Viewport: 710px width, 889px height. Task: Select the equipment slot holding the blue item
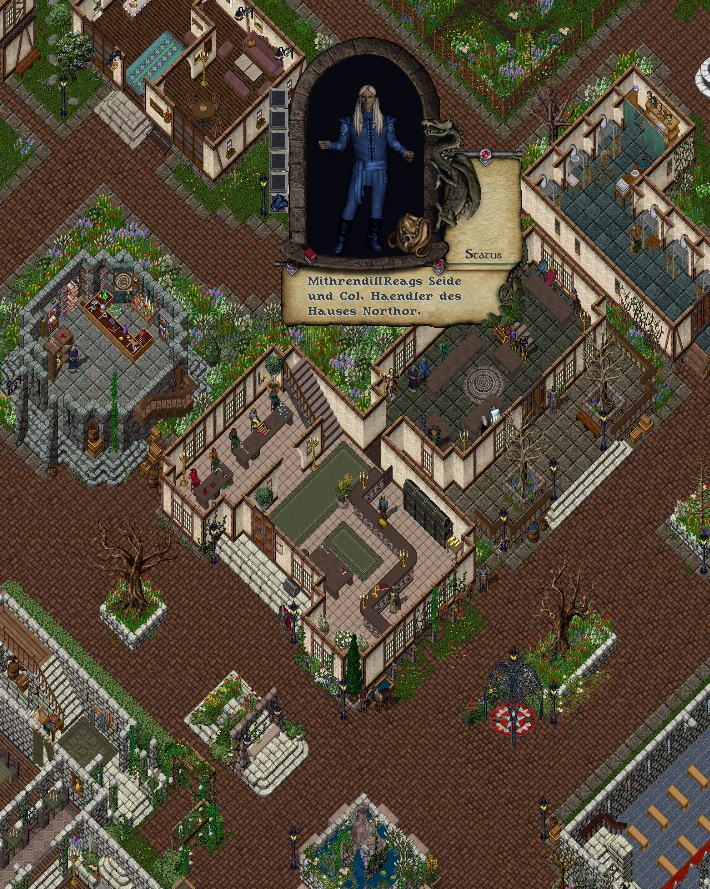point(279,202)
